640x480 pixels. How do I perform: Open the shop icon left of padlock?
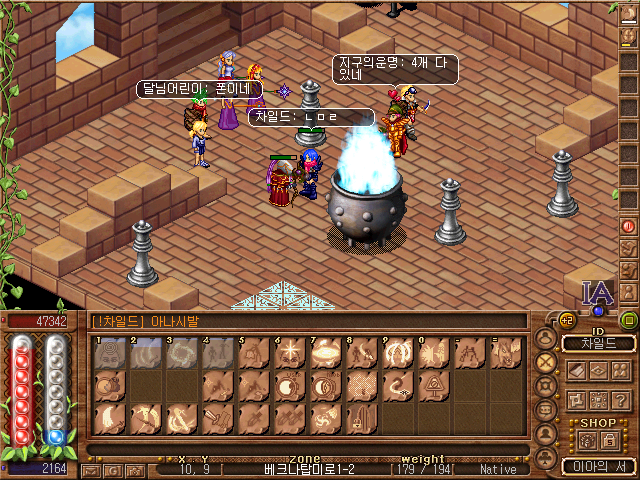tap(585, 440)
